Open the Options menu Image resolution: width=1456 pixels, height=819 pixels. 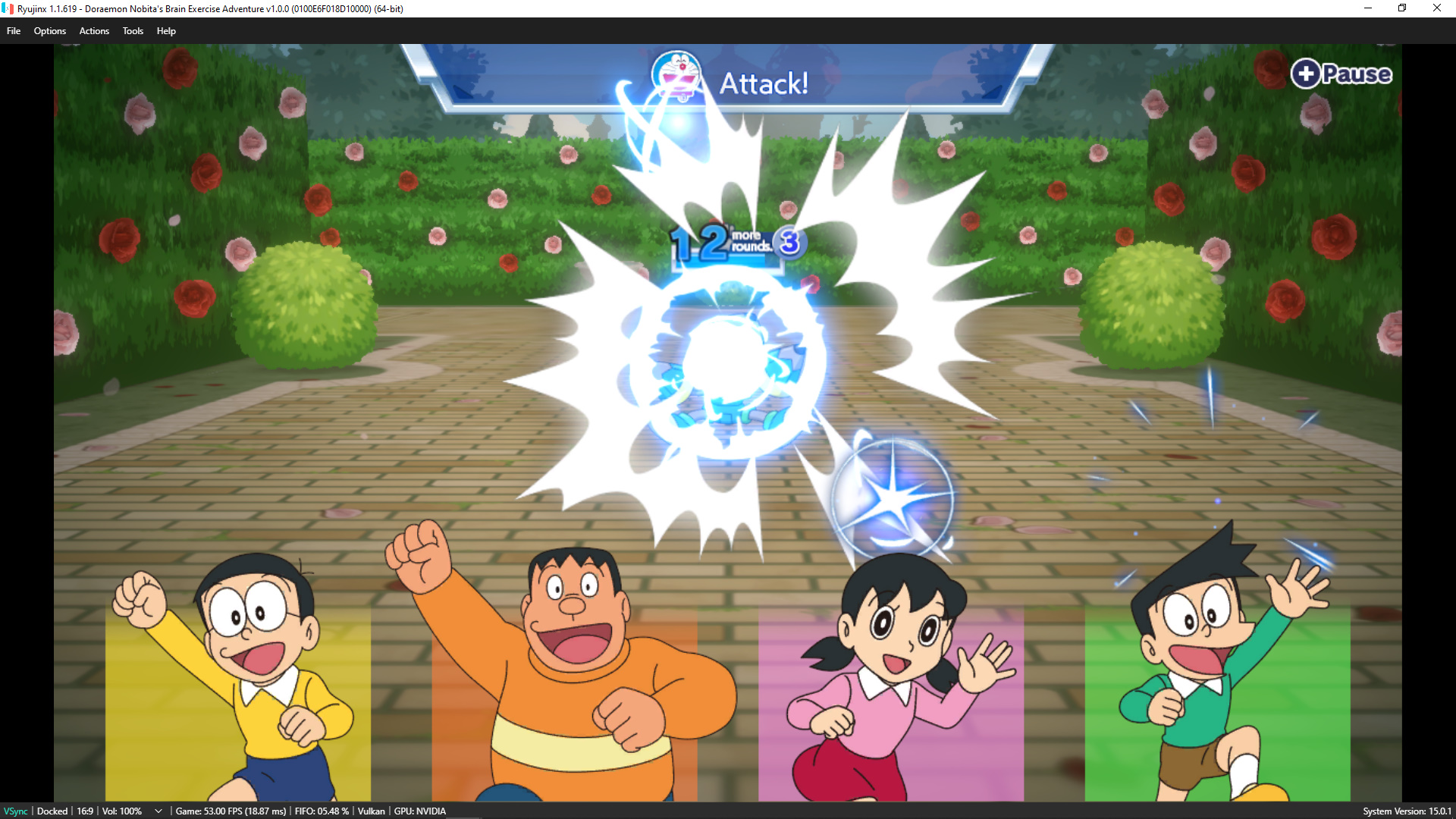[x=50, y=31]
